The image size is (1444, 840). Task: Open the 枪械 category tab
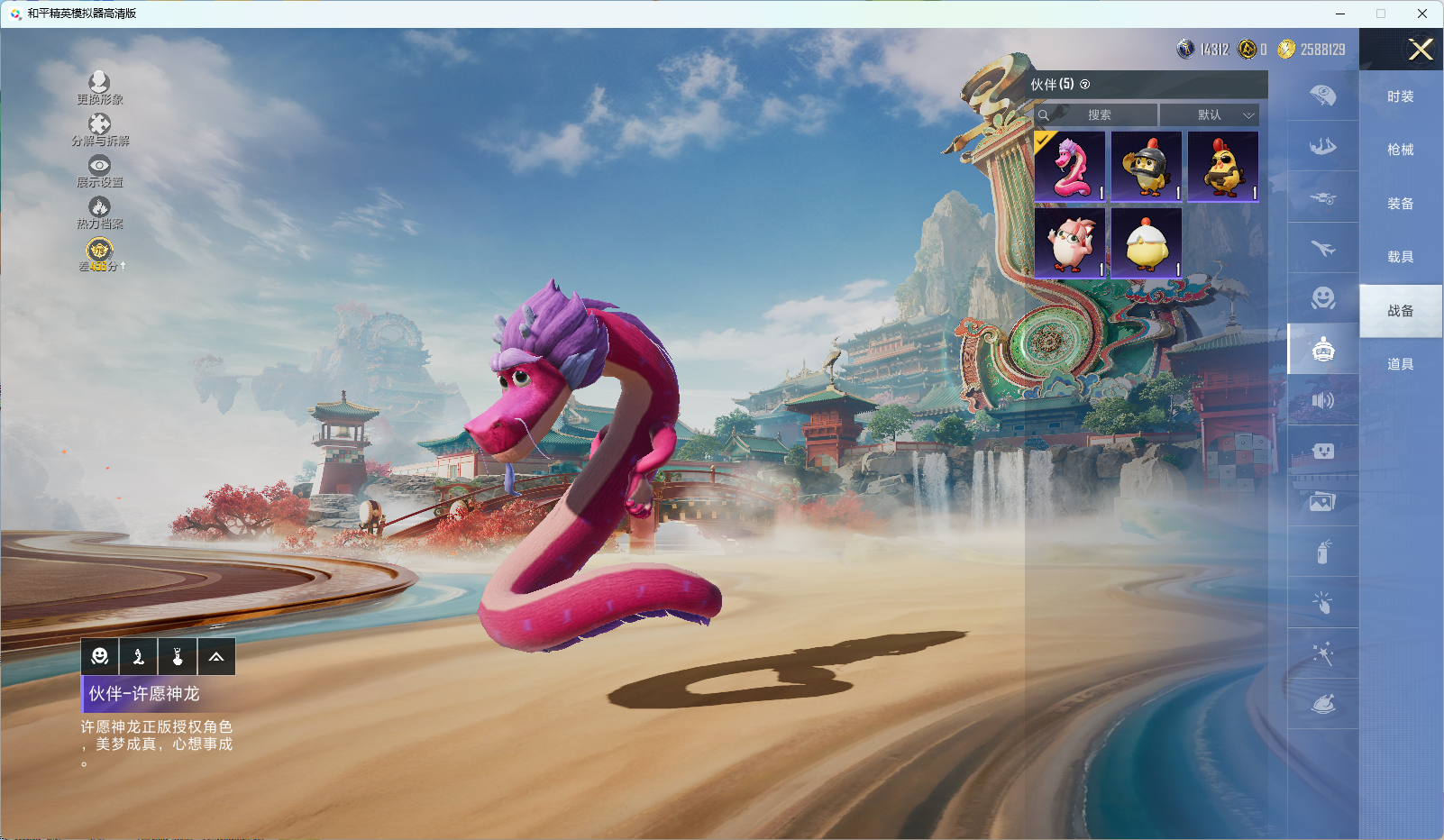[x=1400, y=150]
